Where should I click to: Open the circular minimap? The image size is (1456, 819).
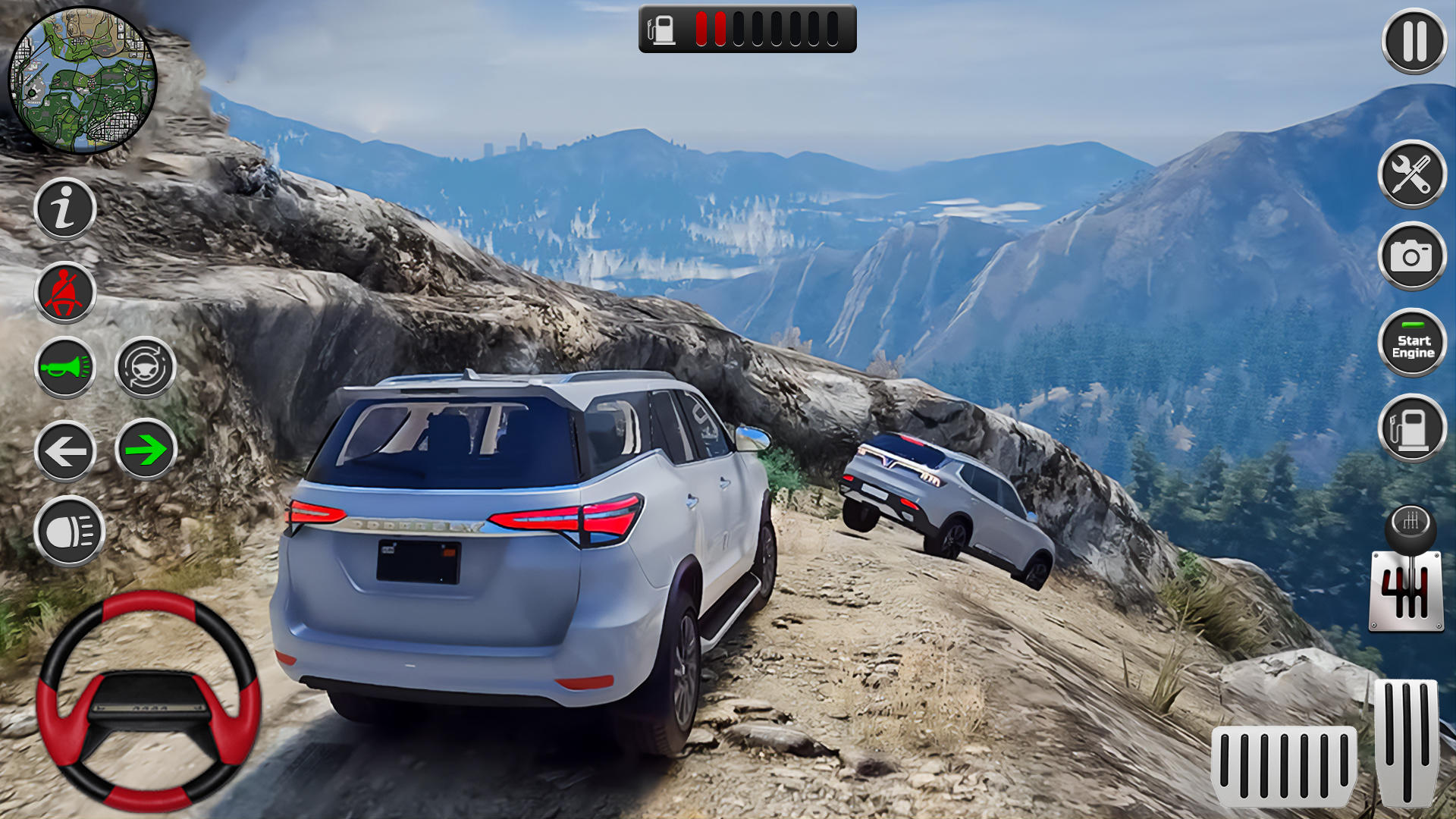[x=82, y=80]
